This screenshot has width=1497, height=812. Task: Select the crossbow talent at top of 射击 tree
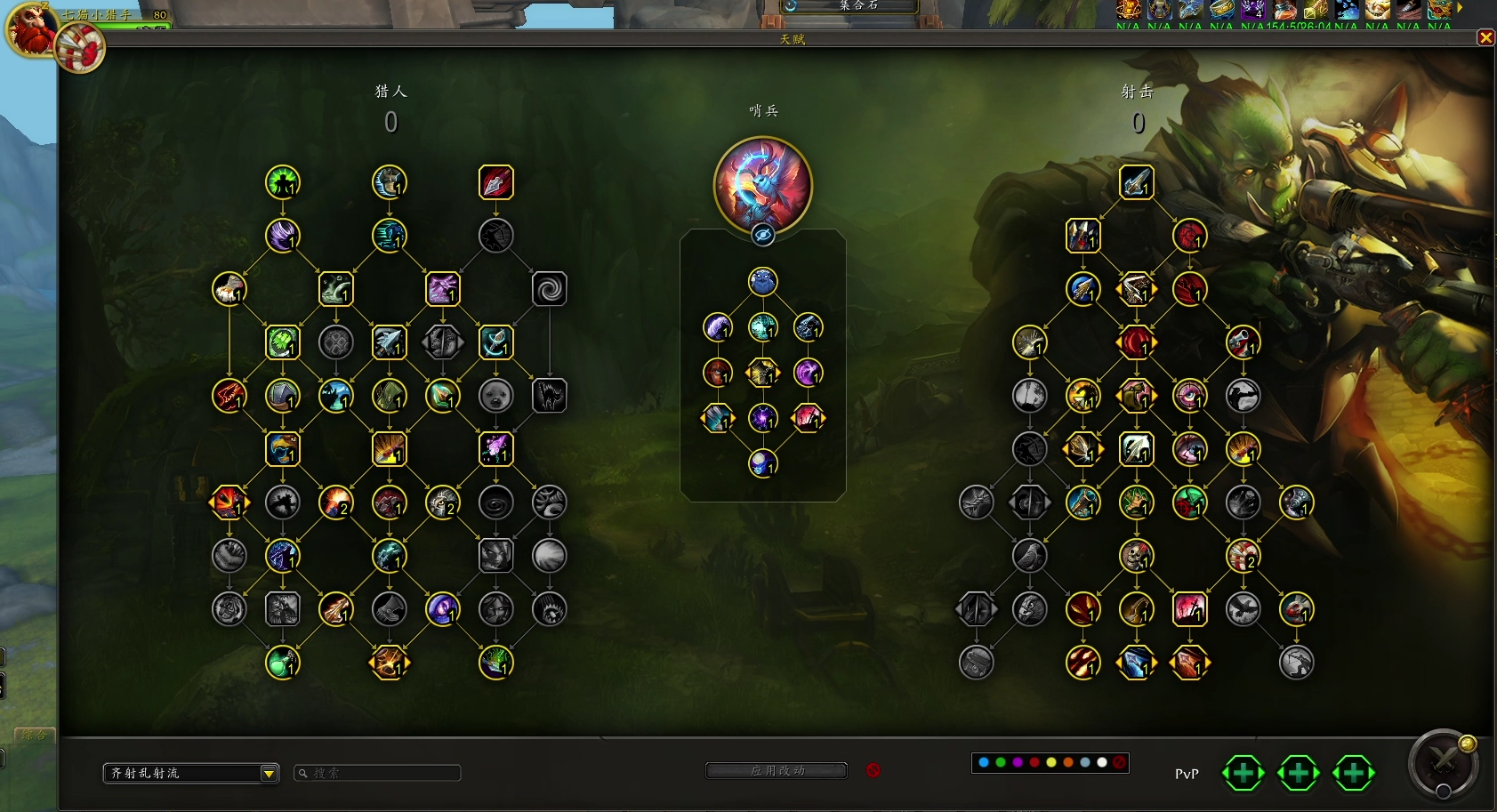[x=1136, y=184]
